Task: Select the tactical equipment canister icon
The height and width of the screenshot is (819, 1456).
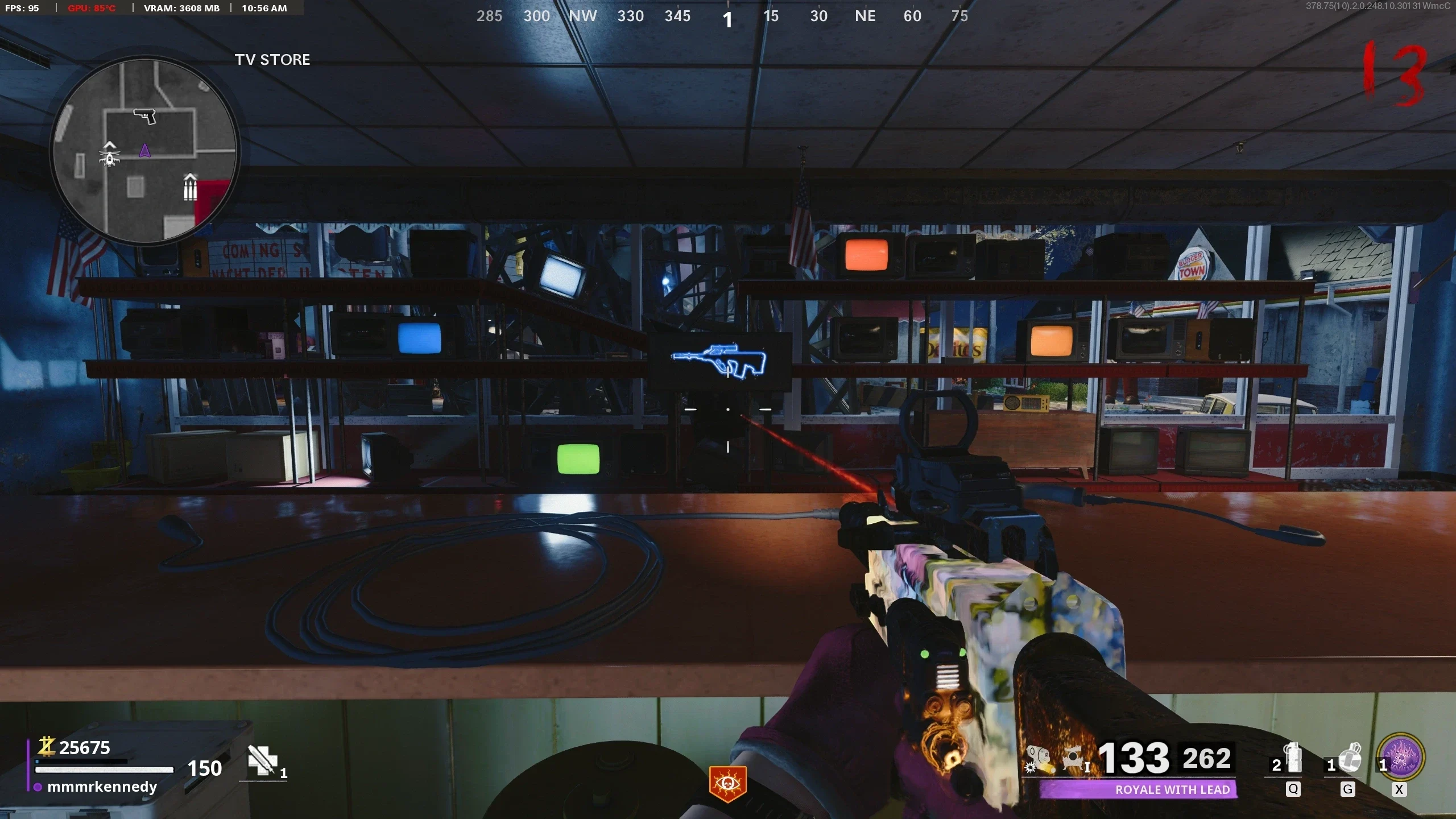Action: (1293, 758)
